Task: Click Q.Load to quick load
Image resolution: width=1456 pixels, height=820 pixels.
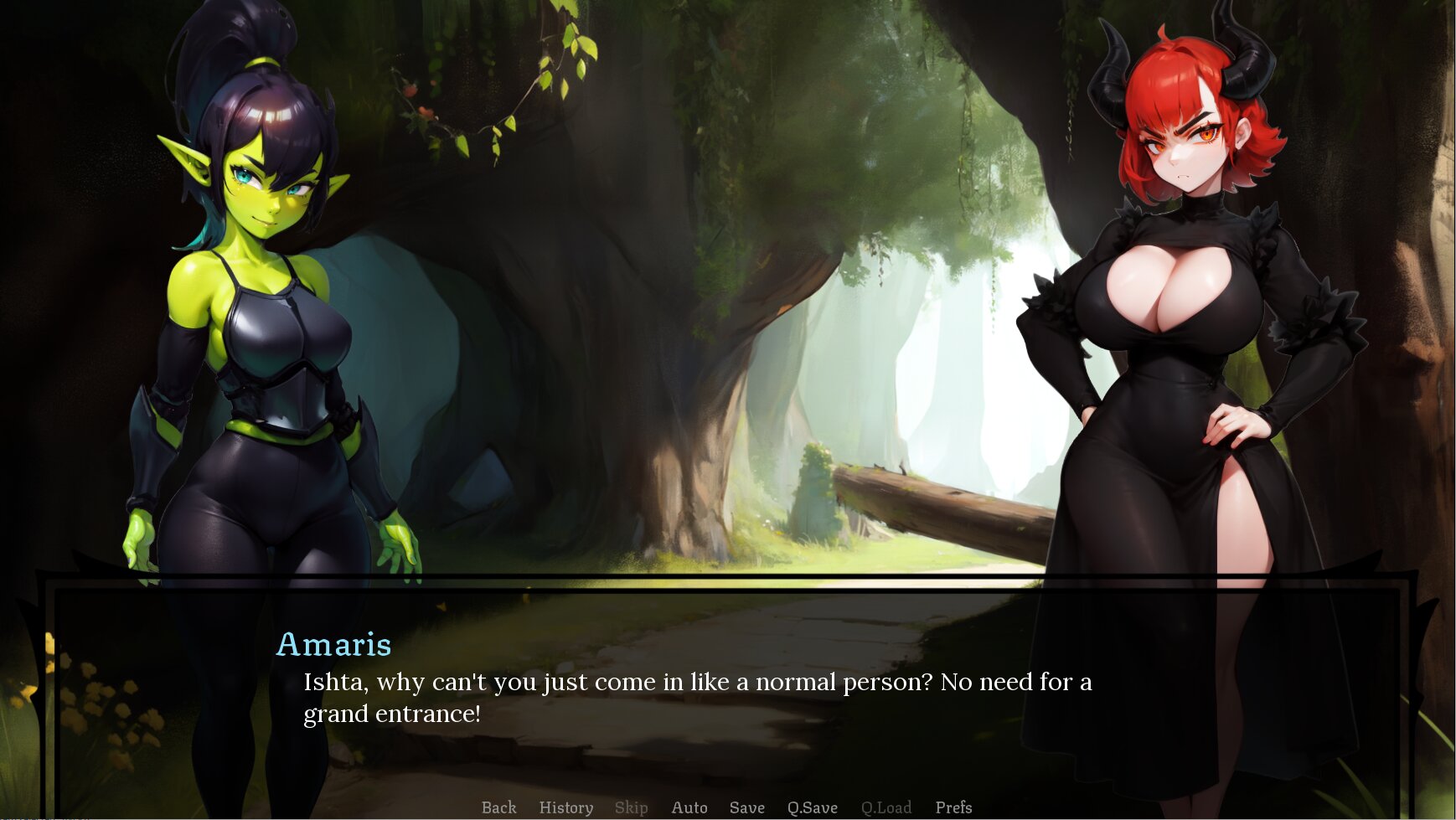Action: [x=885, y=807]
